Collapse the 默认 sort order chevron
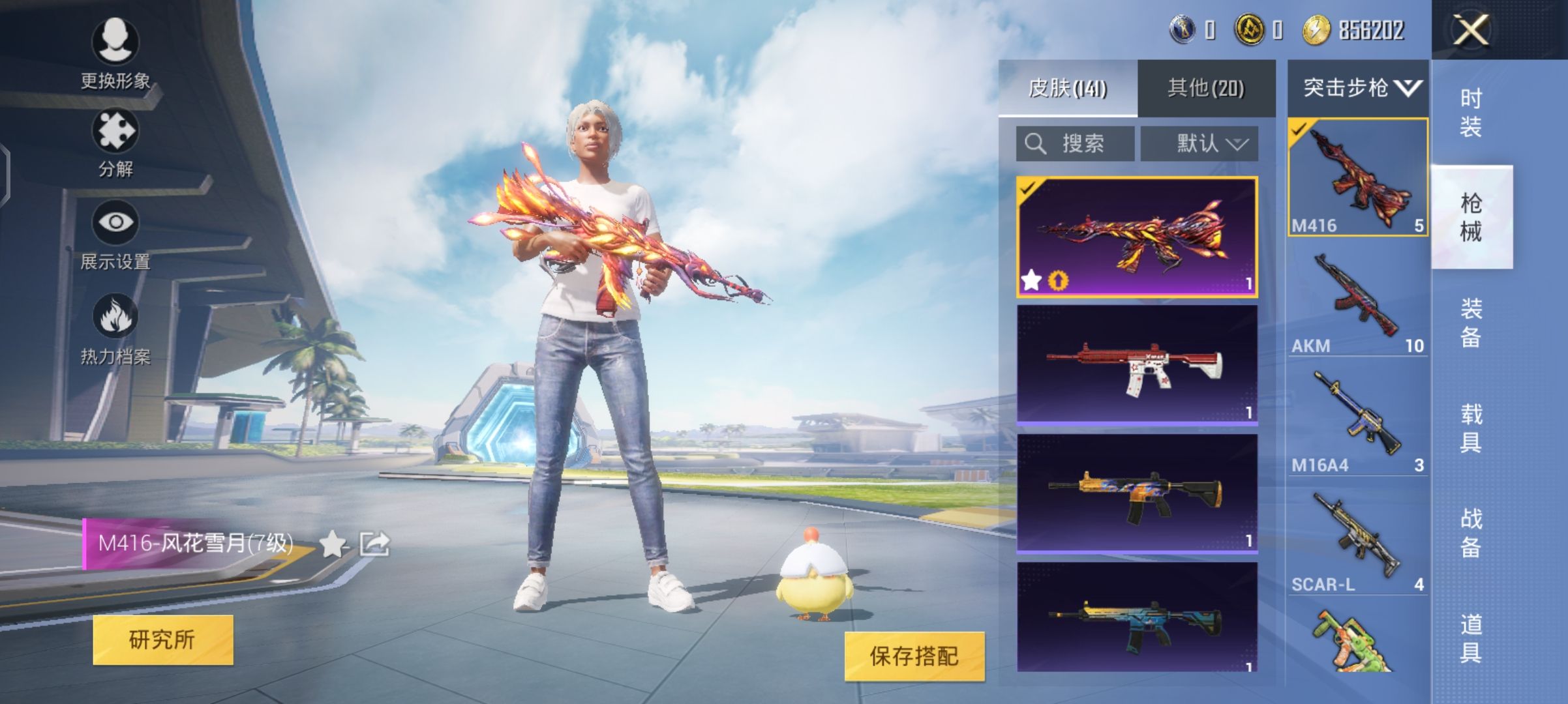This screenshot has width=1568, height=704. [x=1239, y=145]
